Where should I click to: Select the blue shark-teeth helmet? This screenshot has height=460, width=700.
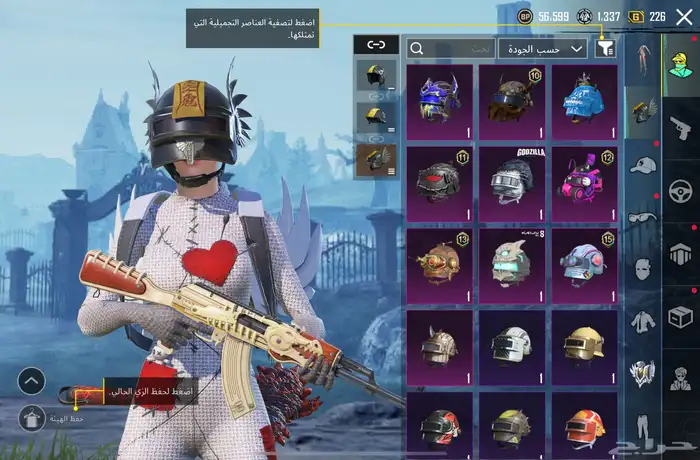tap(584, 100)
